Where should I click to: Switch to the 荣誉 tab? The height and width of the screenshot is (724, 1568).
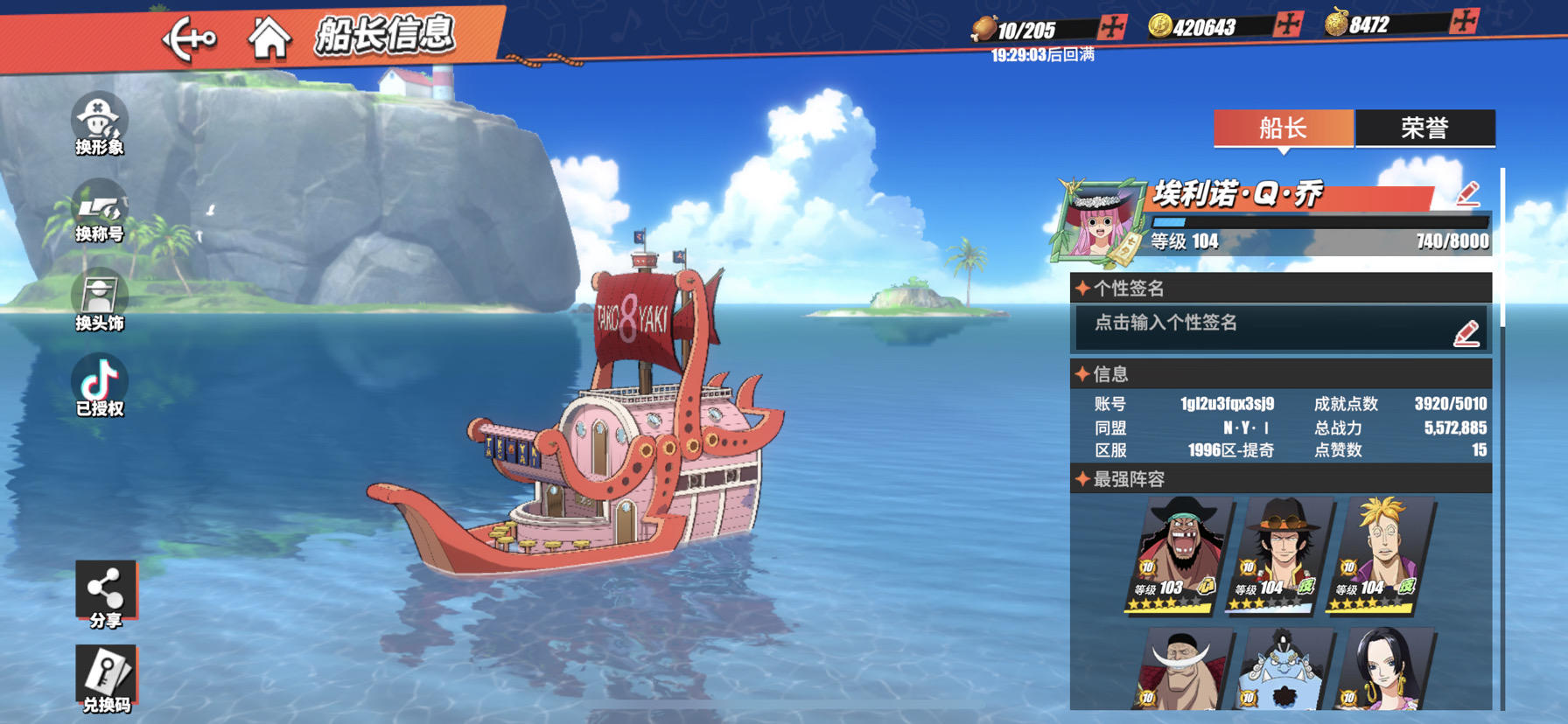point(1424,129)
